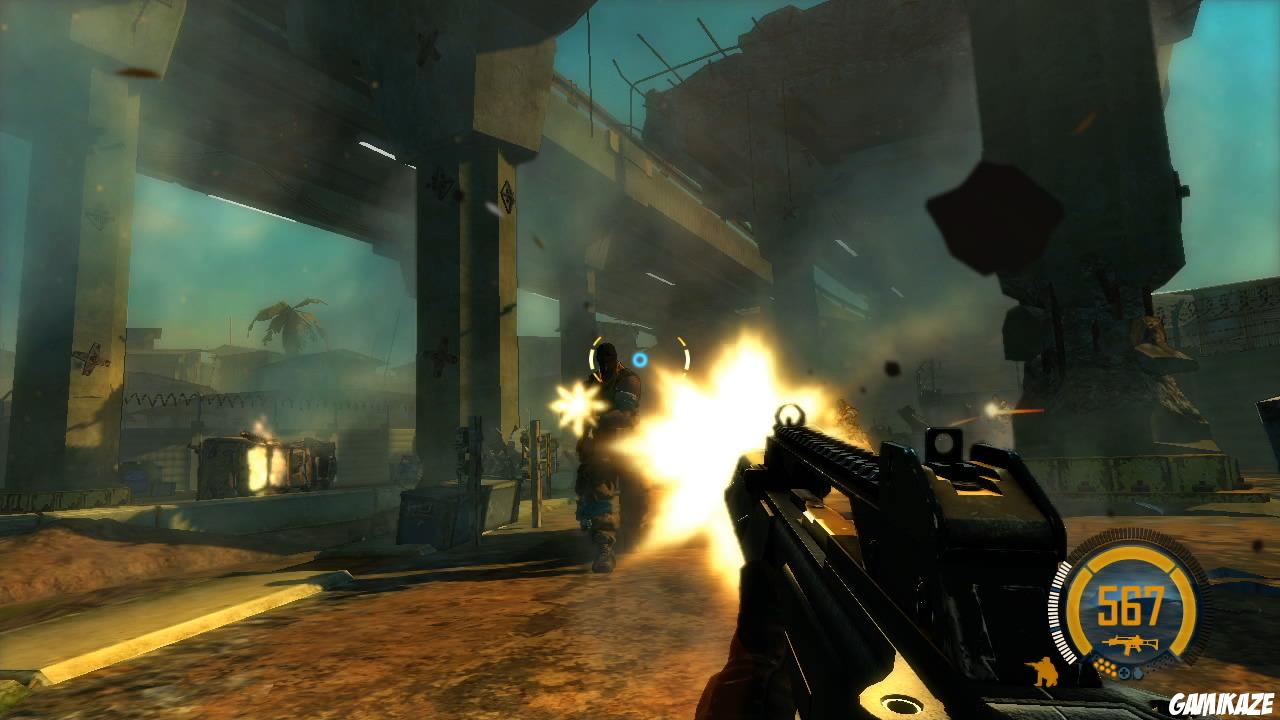
Task: Toggle the enemy target markers
Action: 637,356
